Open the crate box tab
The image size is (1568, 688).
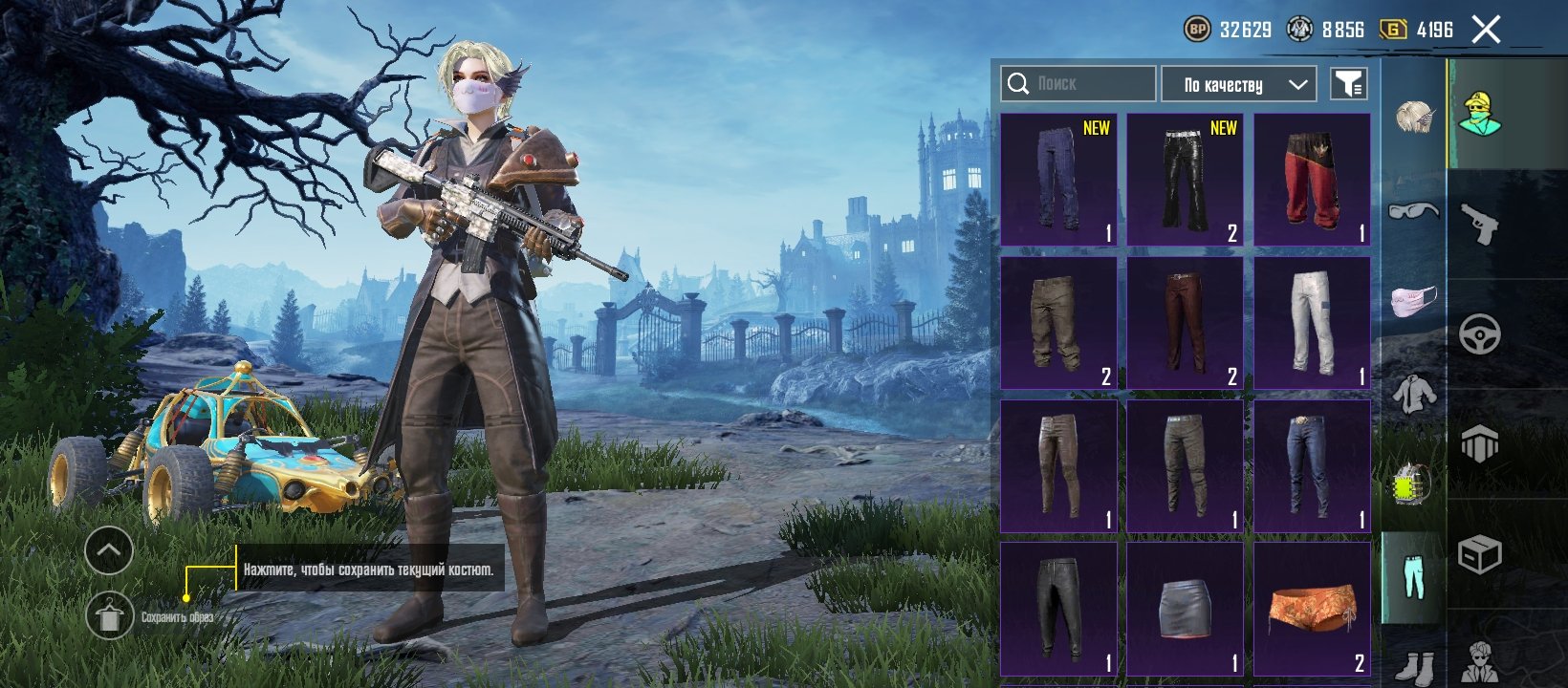click(x=1479, y=554)
